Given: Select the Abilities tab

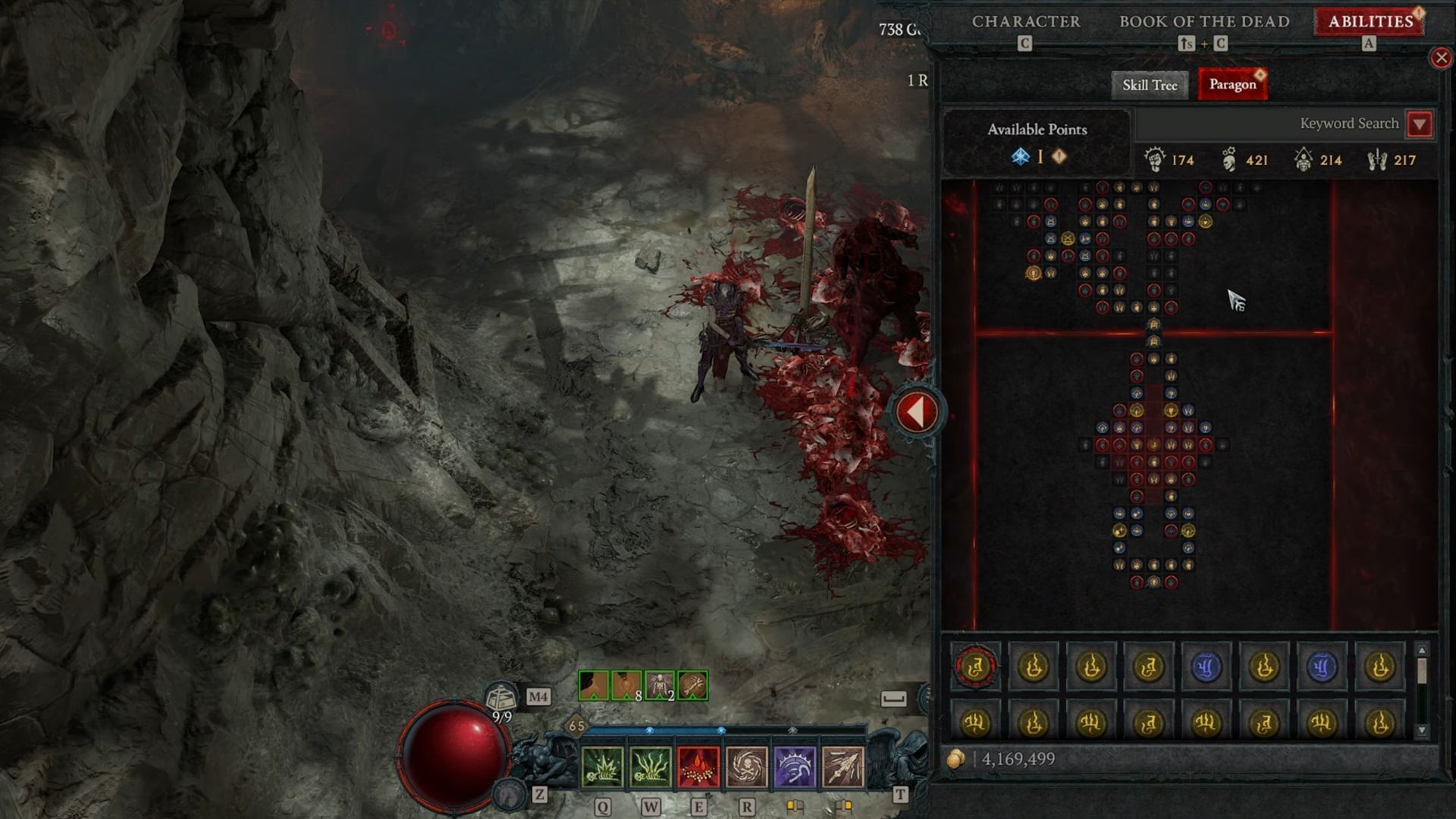Looking at the screenshot, I should [1370, 22].
